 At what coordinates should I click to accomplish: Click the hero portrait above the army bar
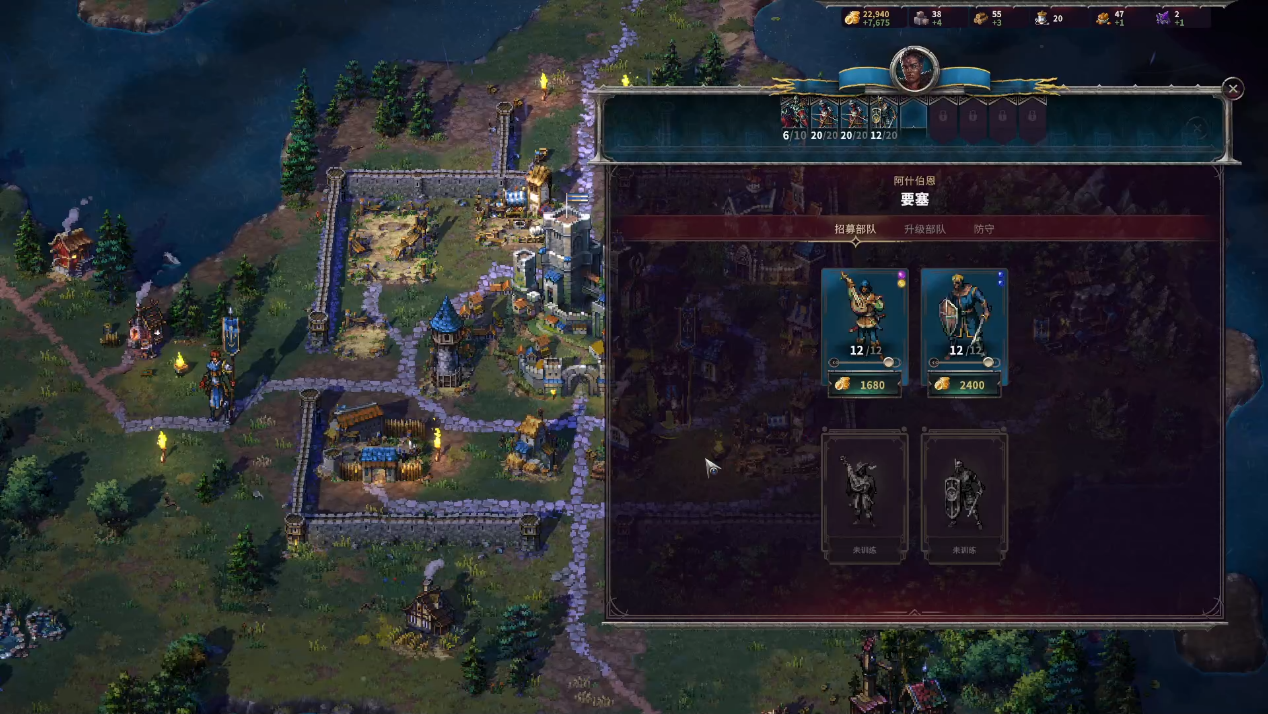[914, 70]
